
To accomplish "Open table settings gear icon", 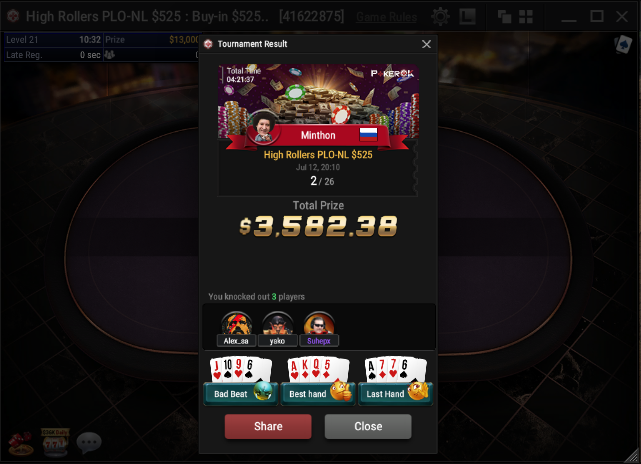I will [x=440, y=17].
